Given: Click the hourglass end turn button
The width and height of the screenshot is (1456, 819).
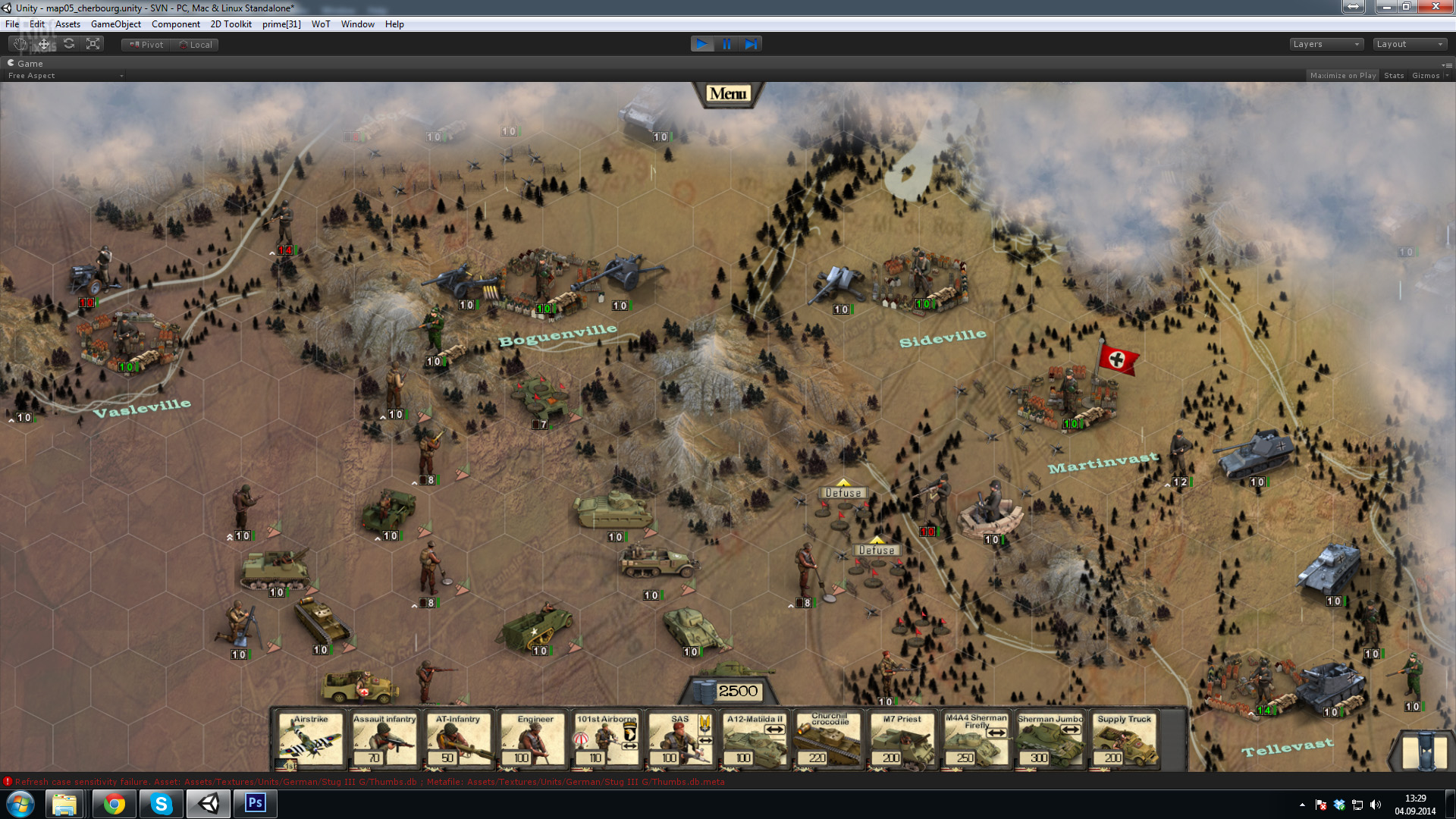Looking at the screenshot, I should (1424, 752).
